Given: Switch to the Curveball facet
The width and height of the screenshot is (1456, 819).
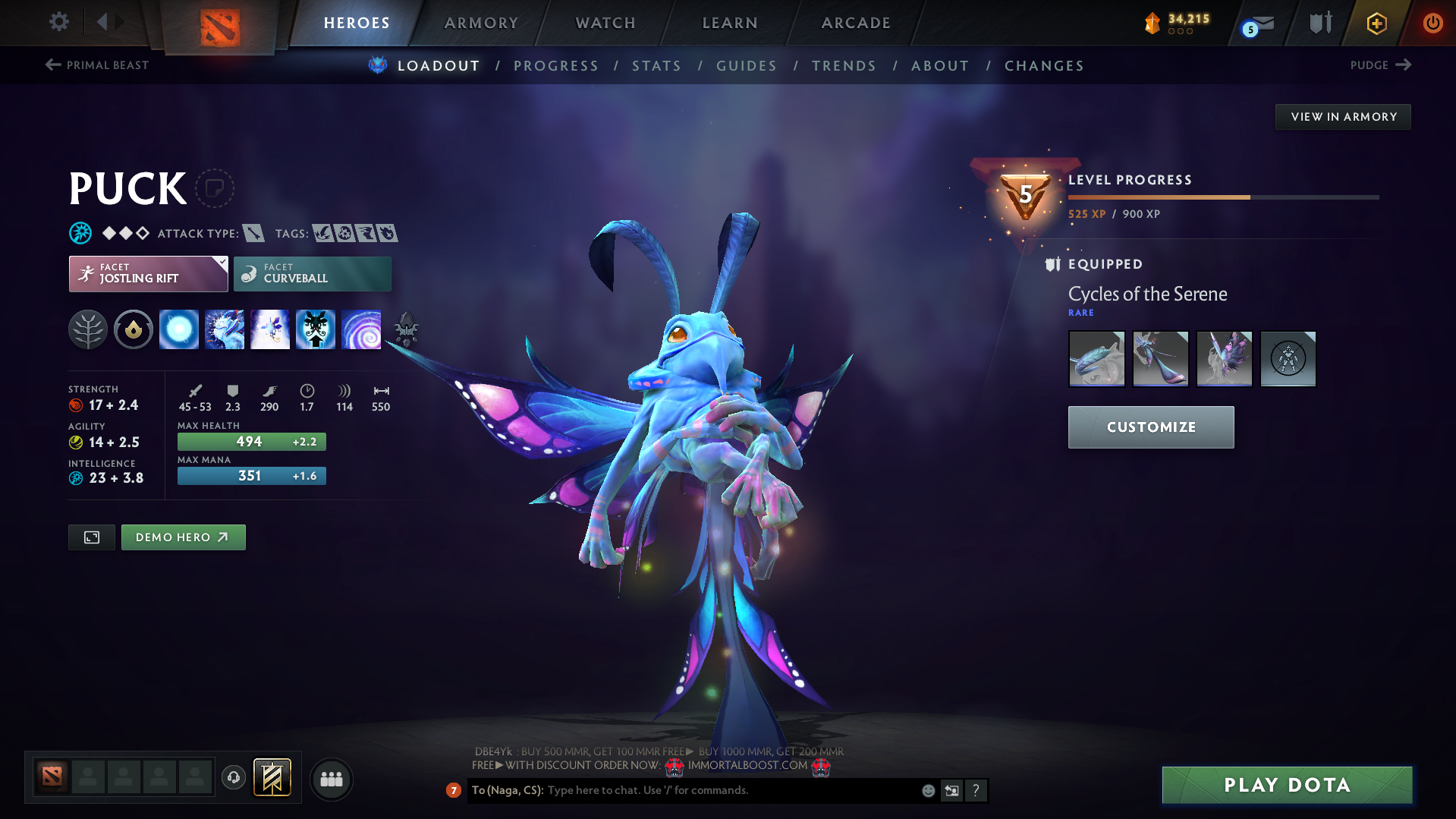Looking at the screenshot, I should click(312, 273).
